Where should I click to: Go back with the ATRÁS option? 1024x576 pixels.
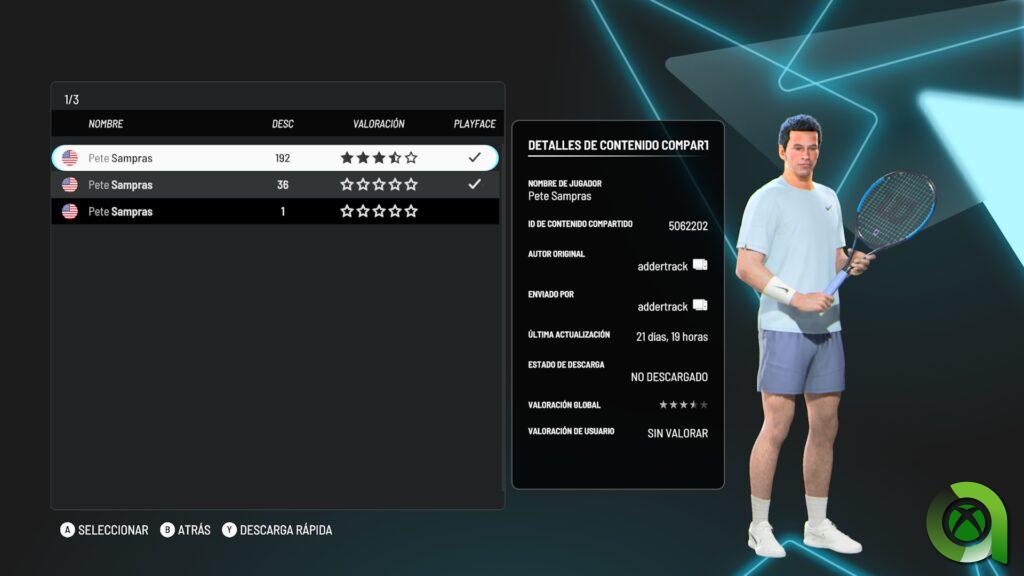coord(186,530)
